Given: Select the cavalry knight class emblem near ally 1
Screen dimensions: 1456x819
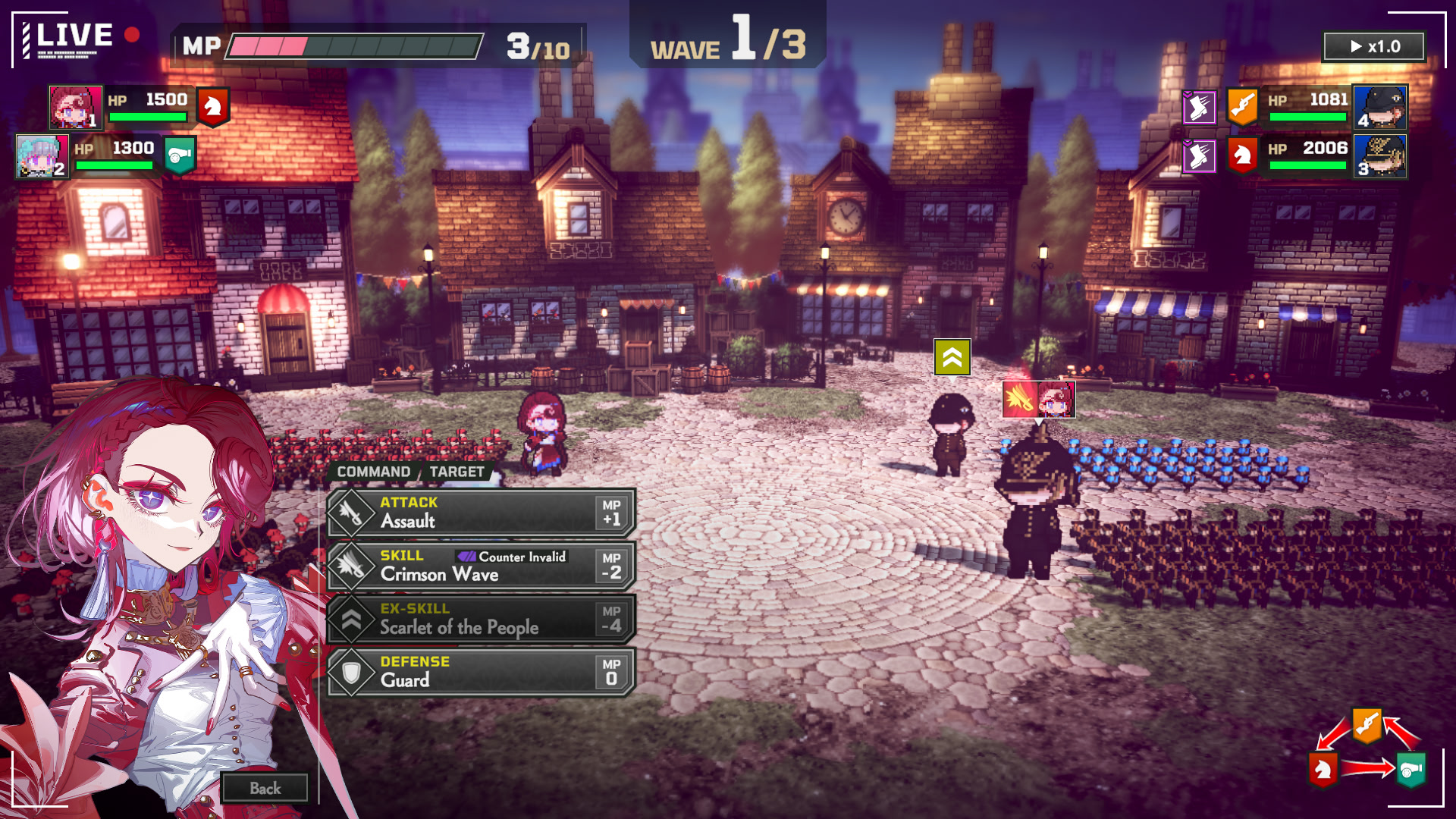Looking at the screenshot, I should pyautogui.click(x=213, y=108).
